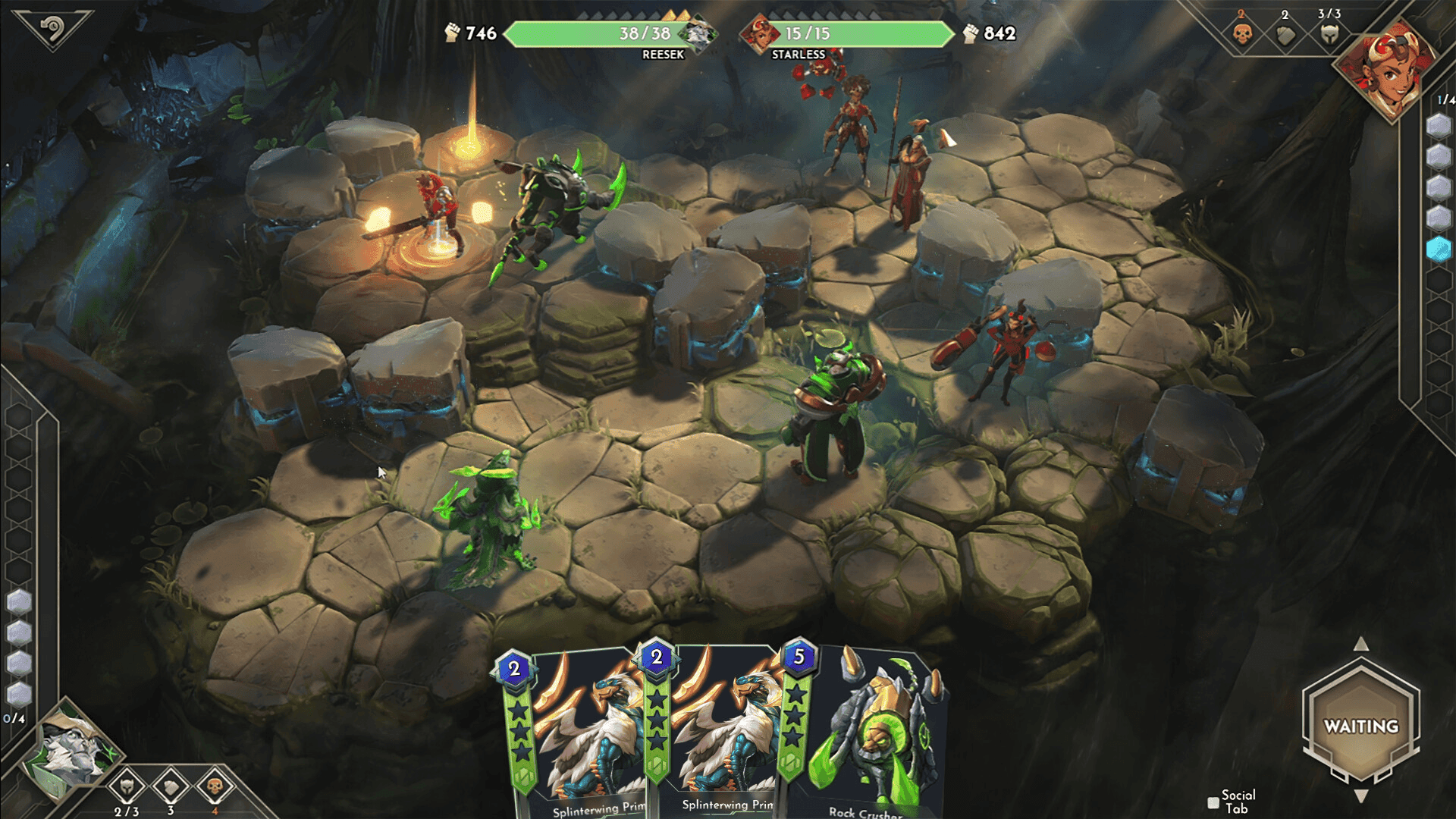Click the skull icon near the 842 fist counter
The height and width of the screenshot is (819, 1456).
[1241, 34]
